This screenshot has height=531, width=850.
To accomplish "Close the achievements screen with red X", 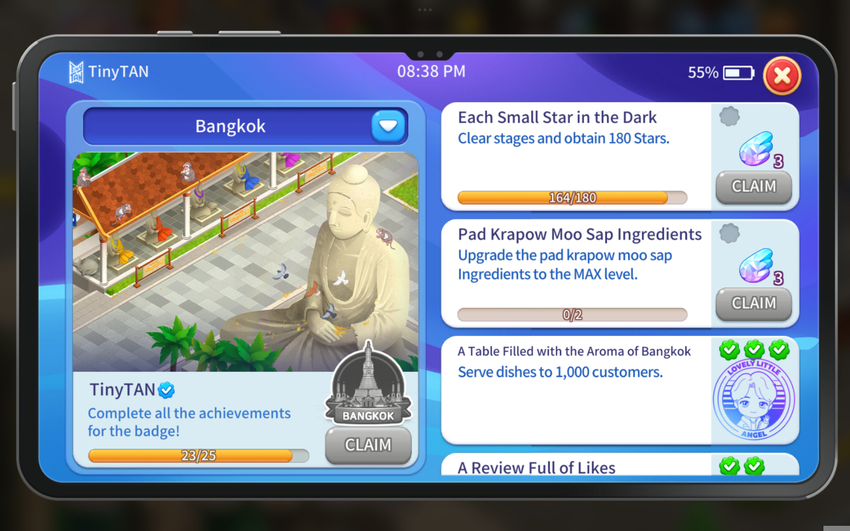I will tap(782, 75).
